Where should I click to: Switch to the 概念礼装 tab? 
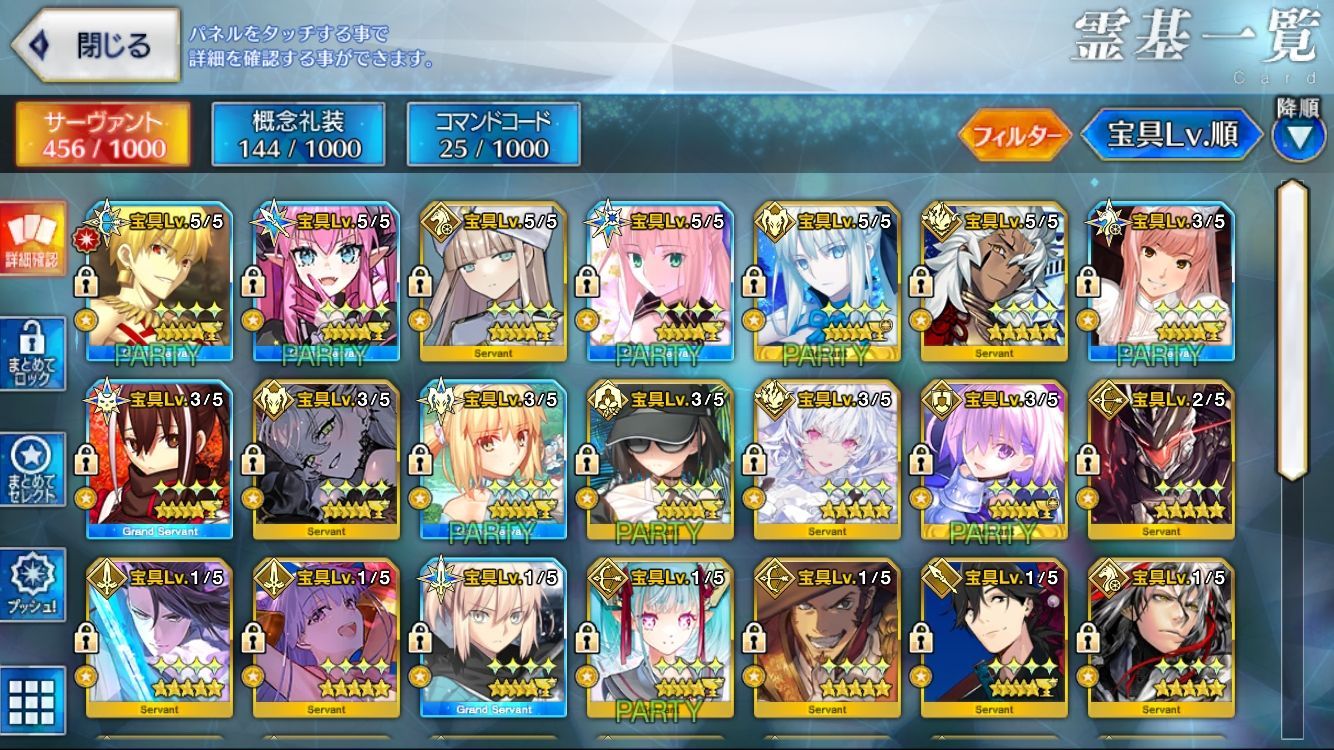pos(299,135)
